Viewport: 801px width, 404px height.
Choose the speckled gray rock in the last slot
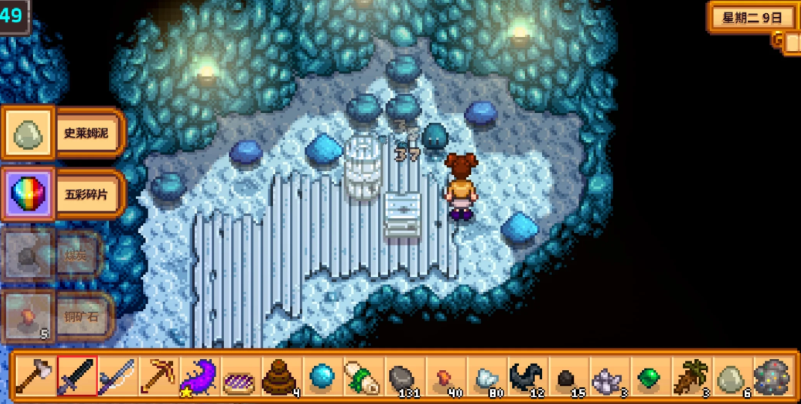772,377
